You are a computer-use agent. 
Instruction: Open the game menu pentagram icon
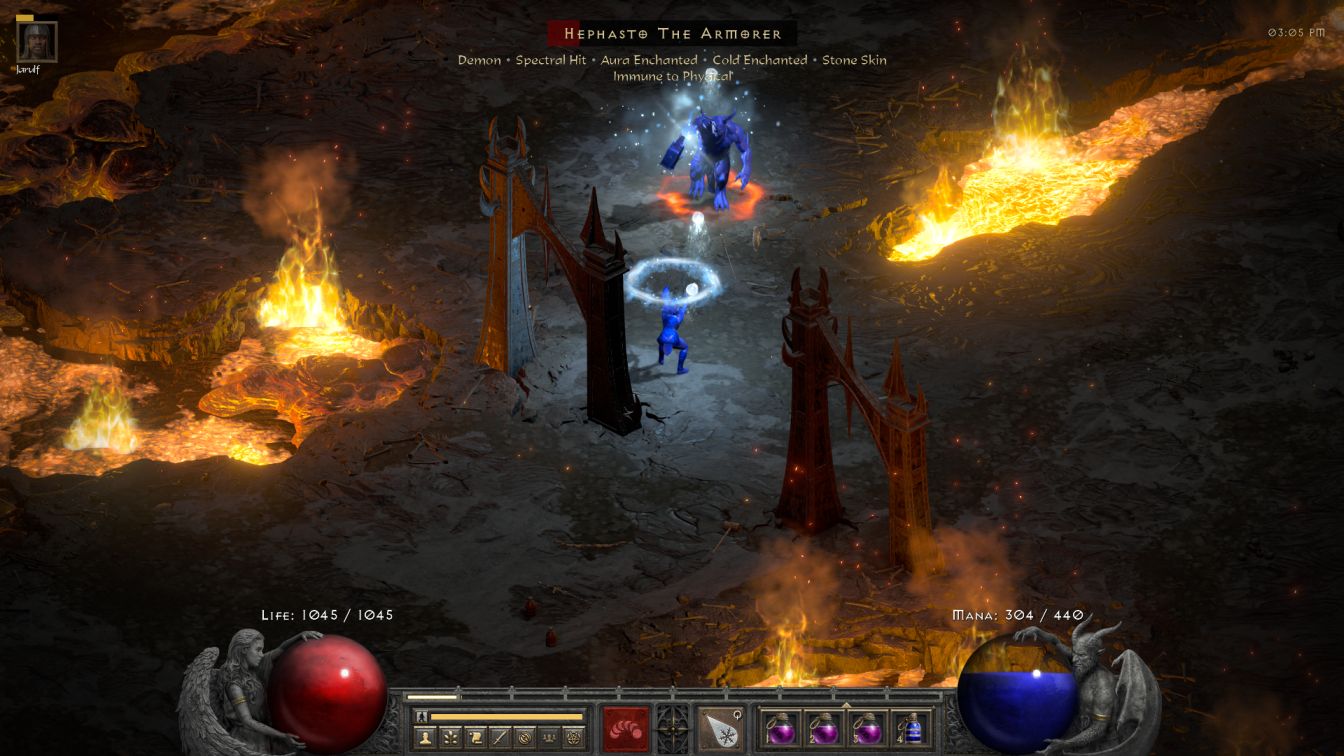tap(572, 738)
